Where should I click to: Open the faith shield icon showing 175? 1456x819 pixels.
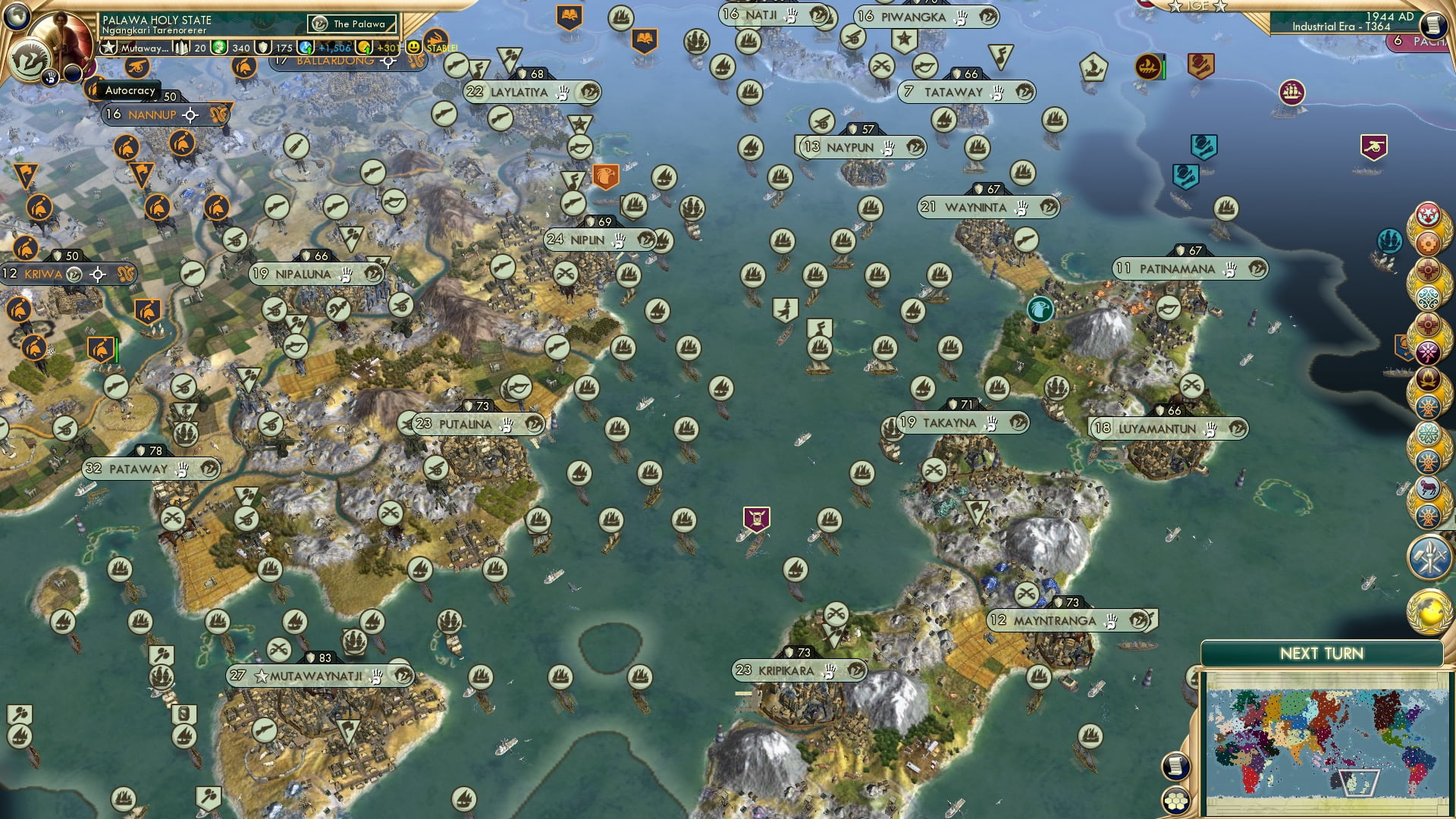tap(262, 48)
